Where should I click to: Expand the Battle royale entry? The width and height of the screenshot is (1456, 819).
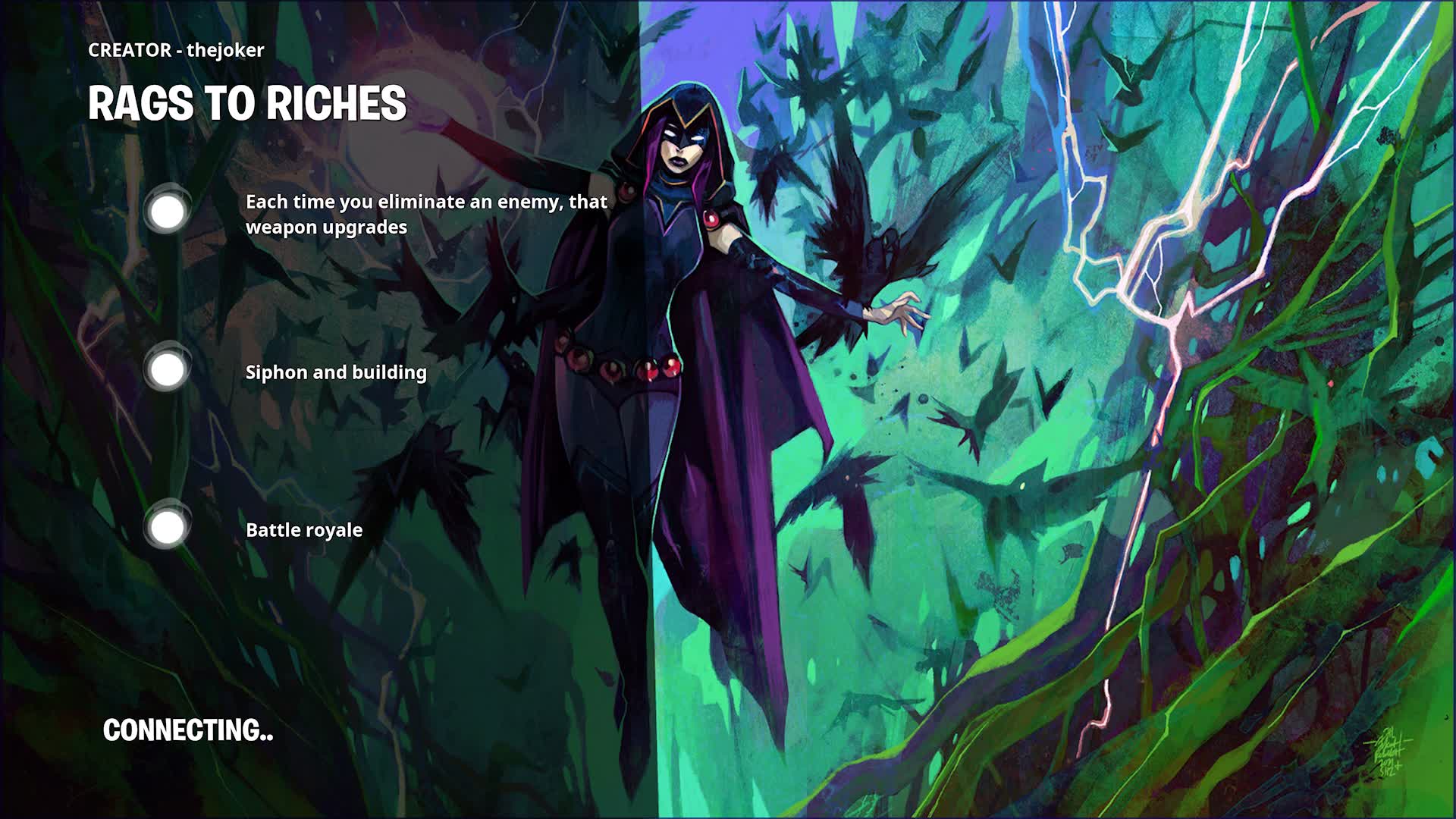(303, 530)
